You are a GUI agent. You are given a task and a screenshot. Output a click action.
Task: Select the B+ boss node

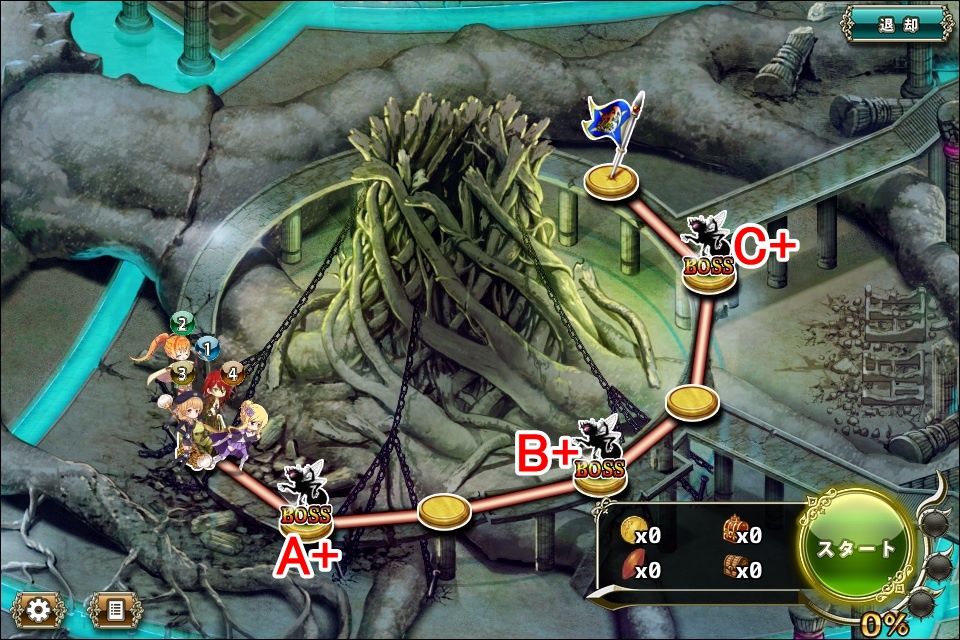[x=600, y=465]
